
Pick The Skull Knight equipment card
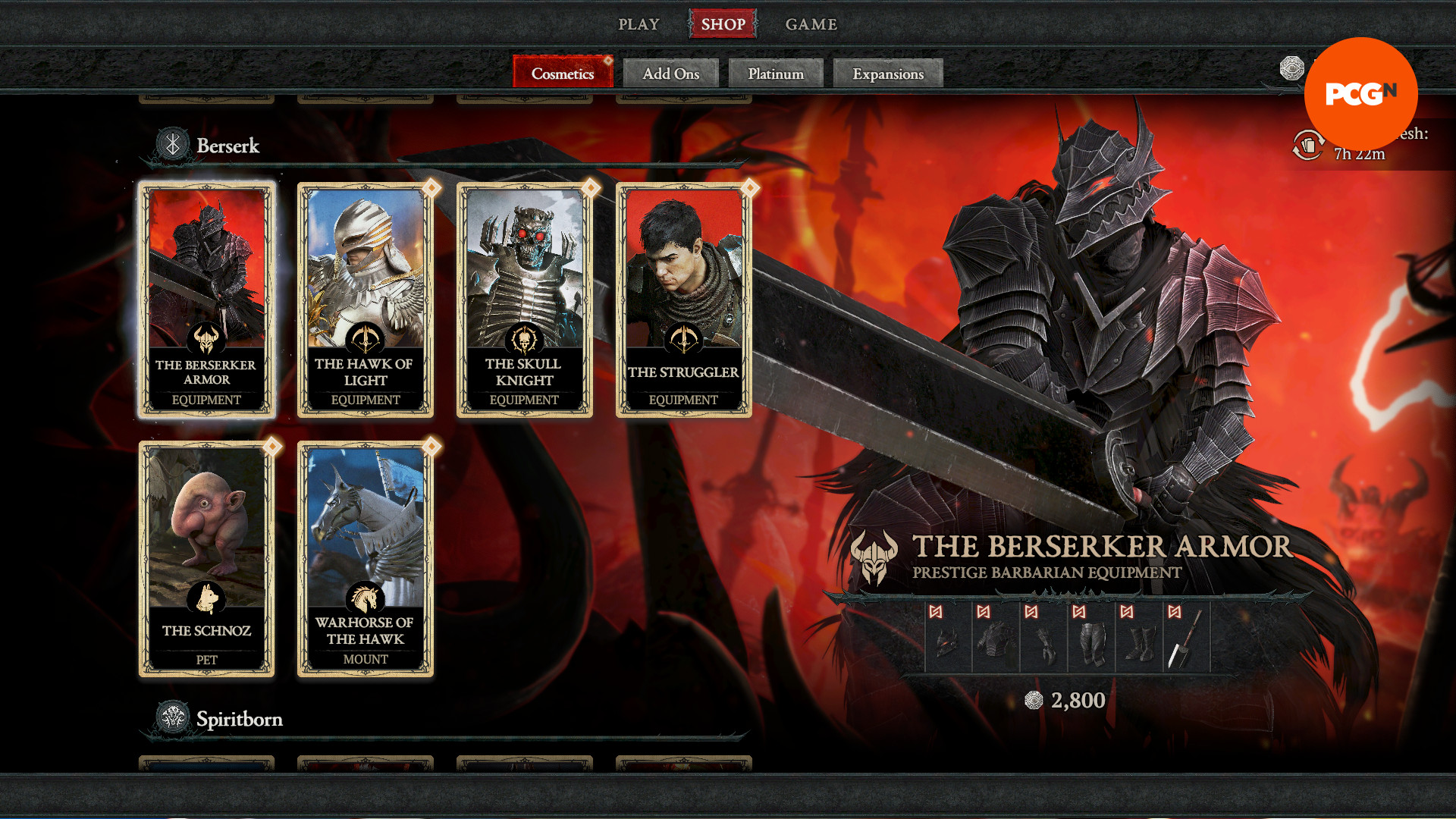coord(524,300)
